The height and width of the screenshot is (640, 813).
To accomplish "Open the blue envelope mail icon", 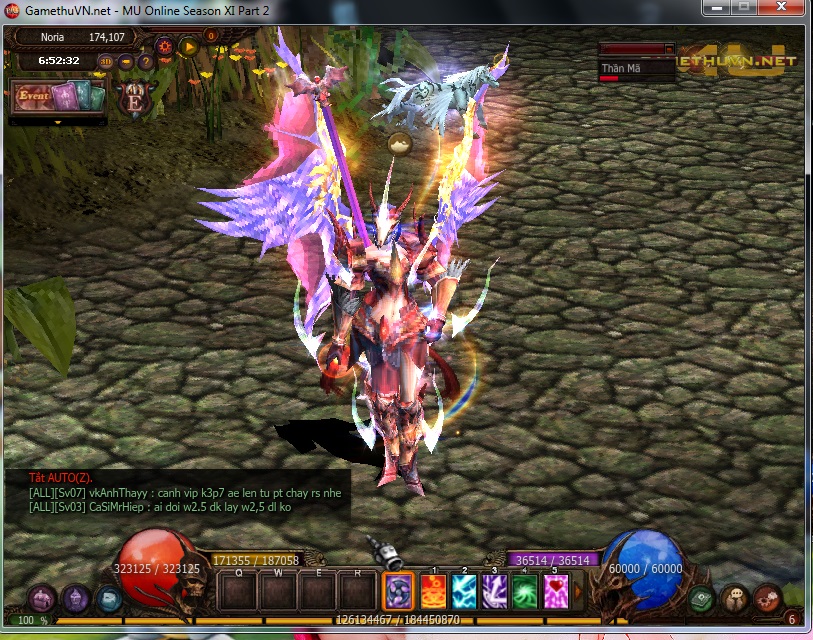I will coord(109,598).
